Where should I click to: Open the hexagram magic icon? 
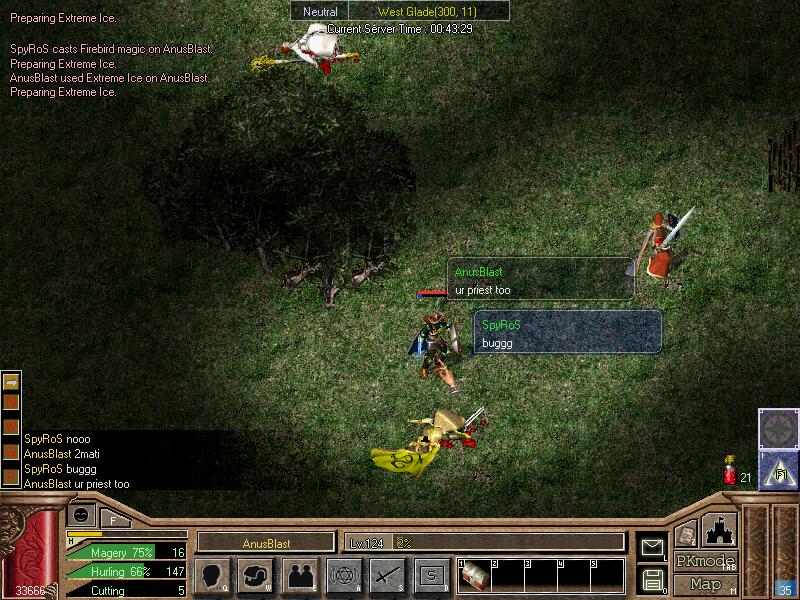click(x=343, y=576)
